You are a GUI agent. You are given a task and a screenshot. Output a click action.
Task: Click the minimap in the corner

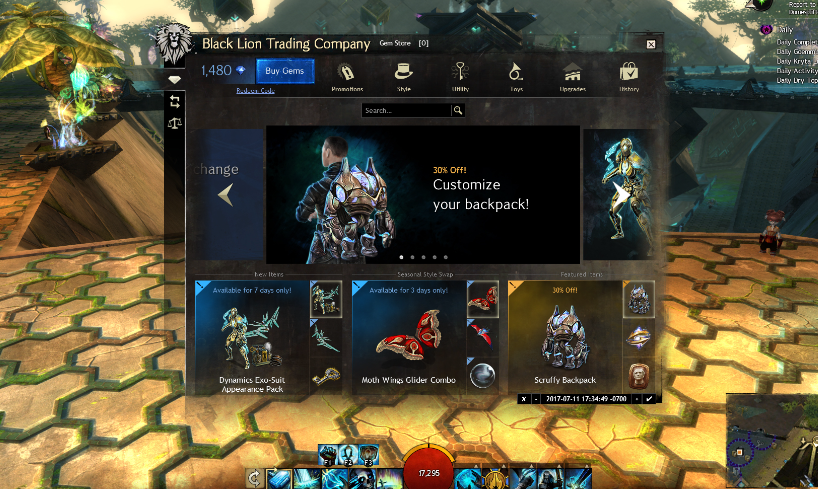(x=772, y=440)
